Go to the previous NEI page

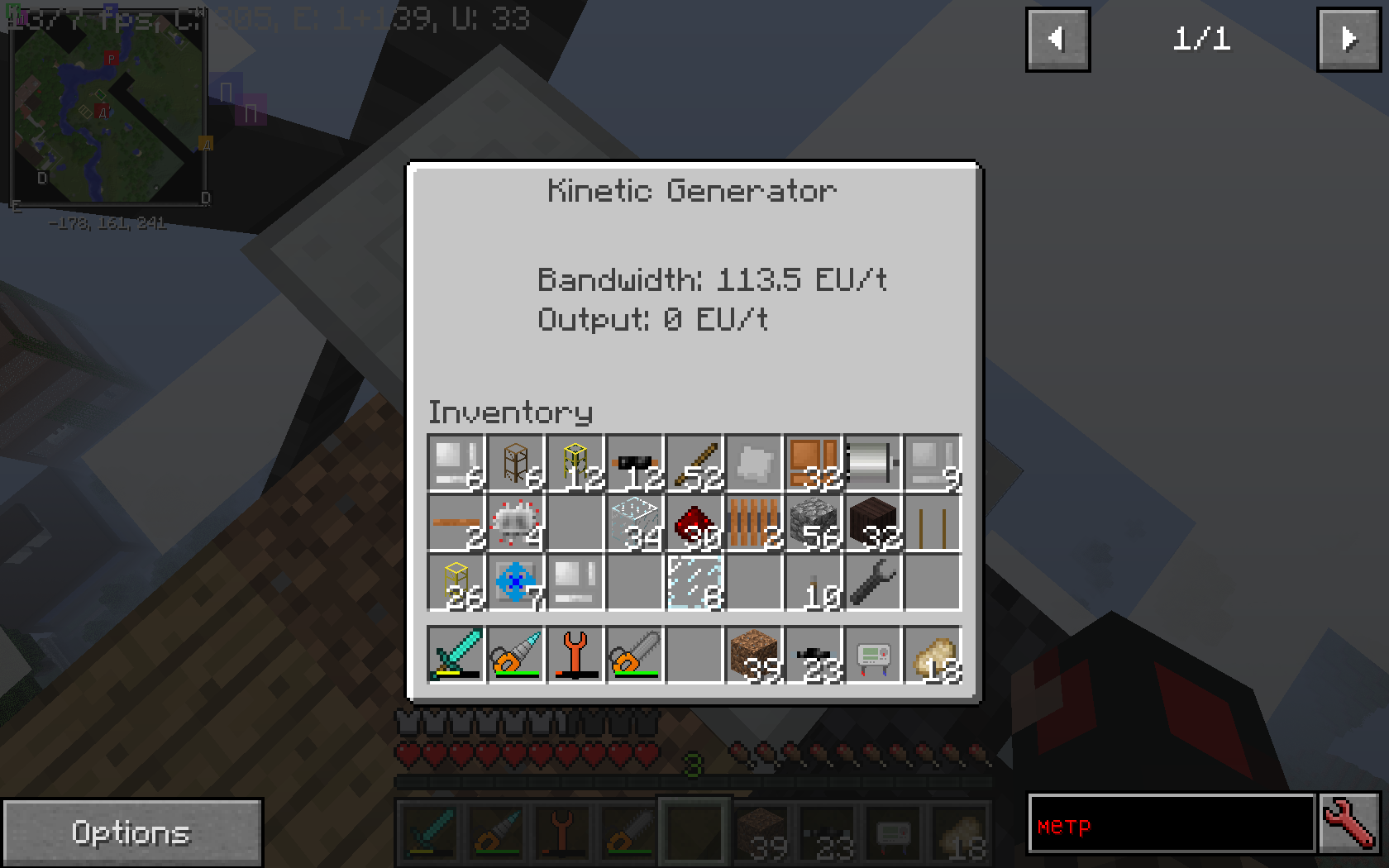pos(1057,40)
